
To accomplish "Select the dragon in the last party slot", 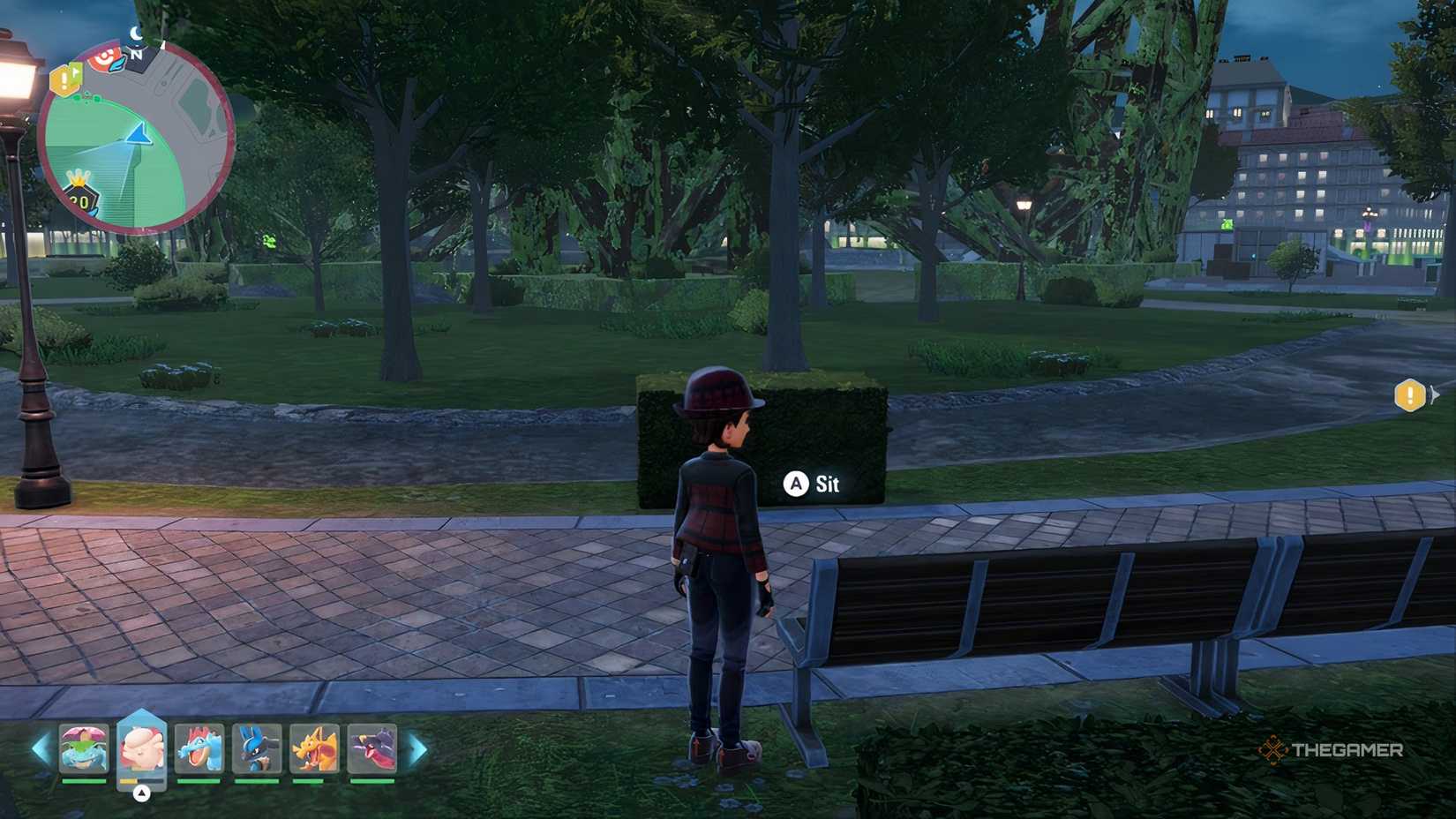I will (x=374, y=748).
